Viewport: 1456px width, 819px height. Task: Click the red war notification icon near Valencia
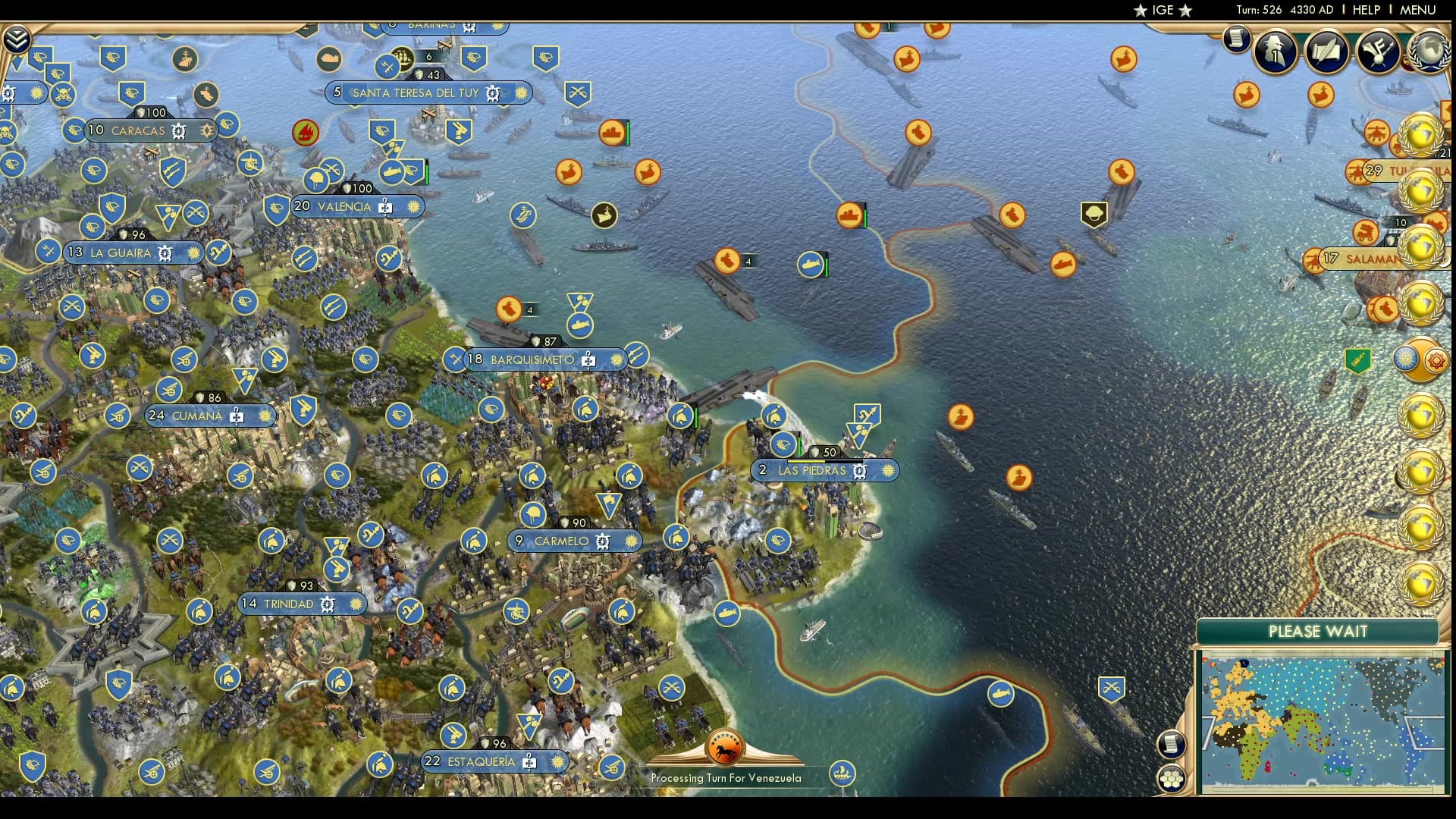[x=304, y=130]
